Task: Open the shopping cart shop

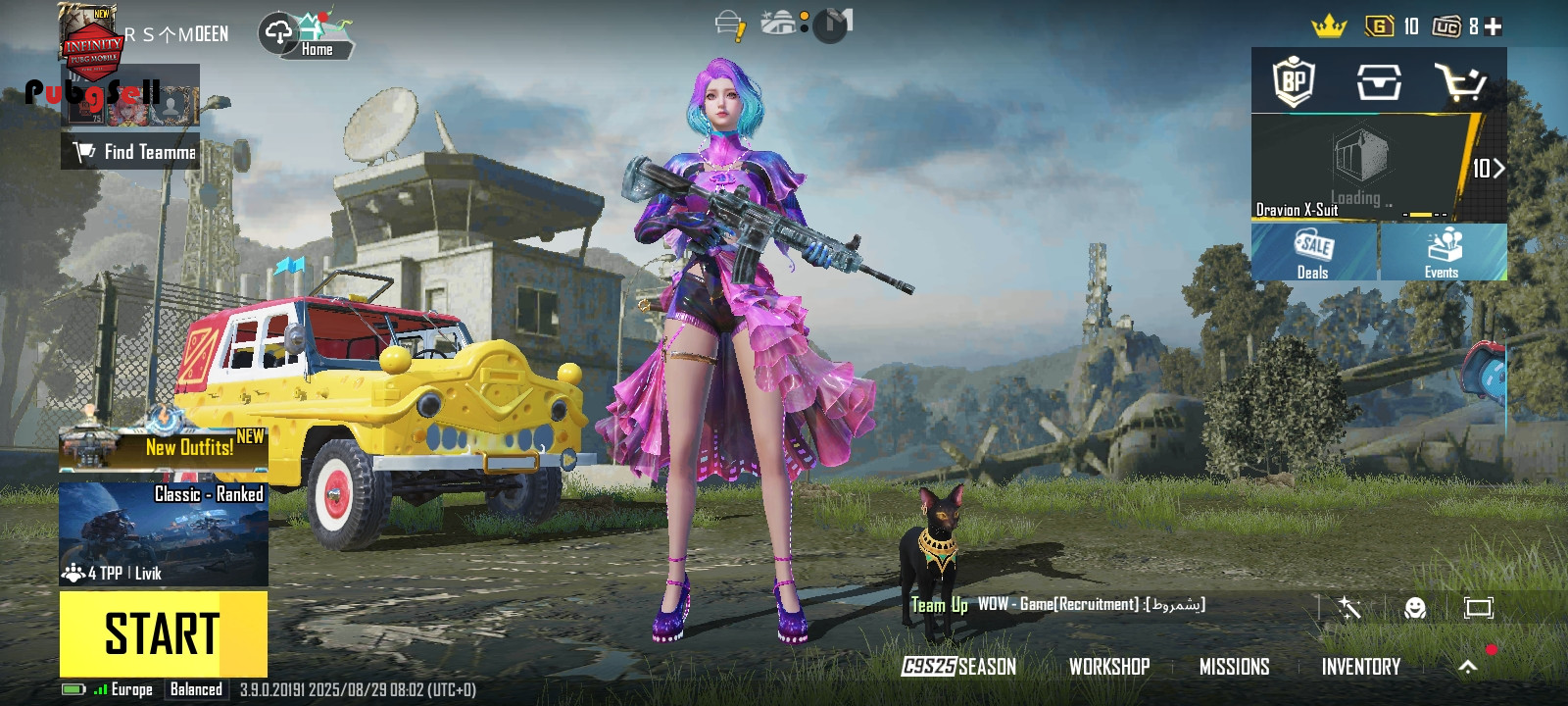Action: [x=1460, y=82]
